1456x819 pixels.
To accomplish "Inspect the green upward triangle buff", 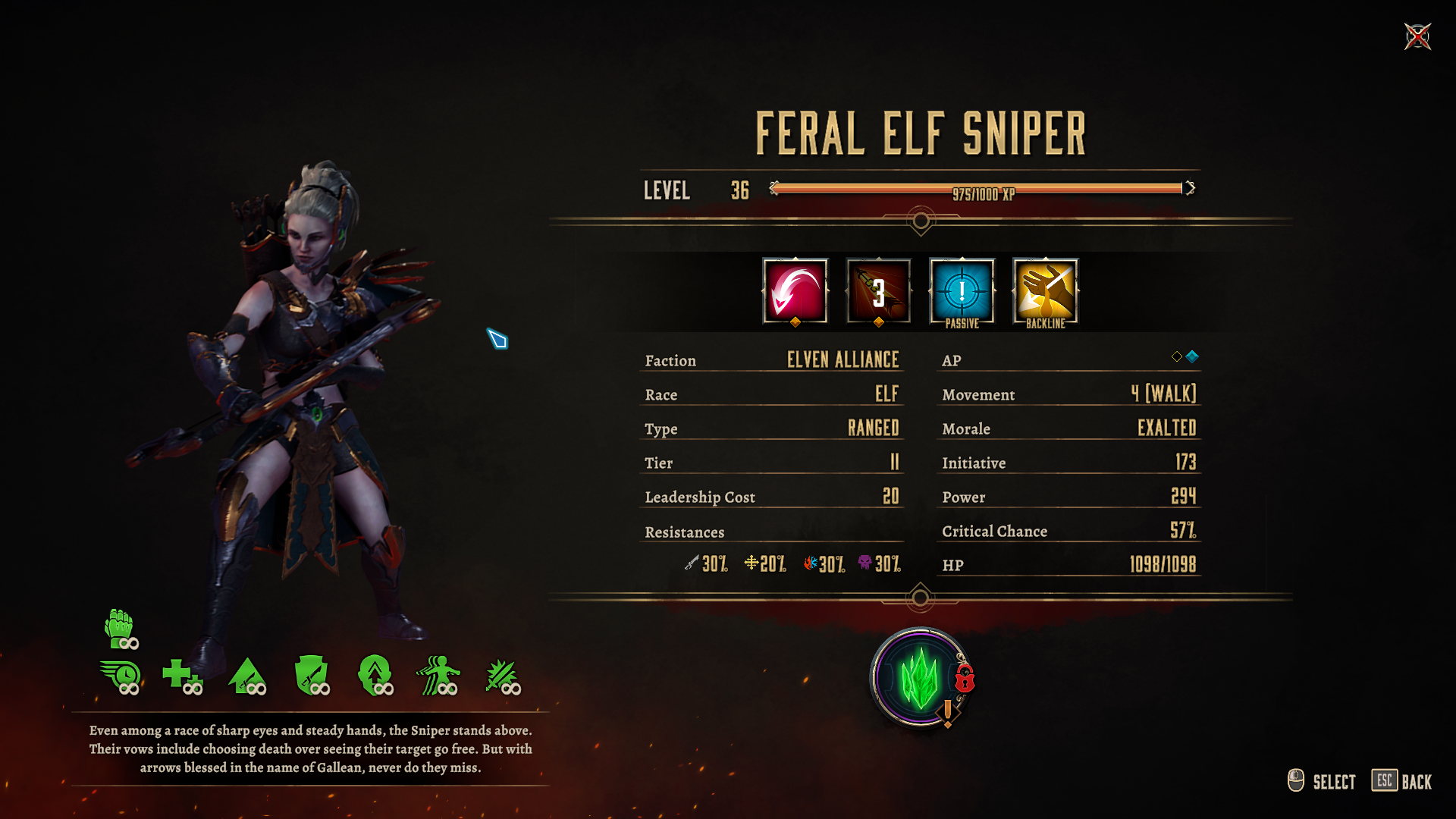I will pos(247,676).
